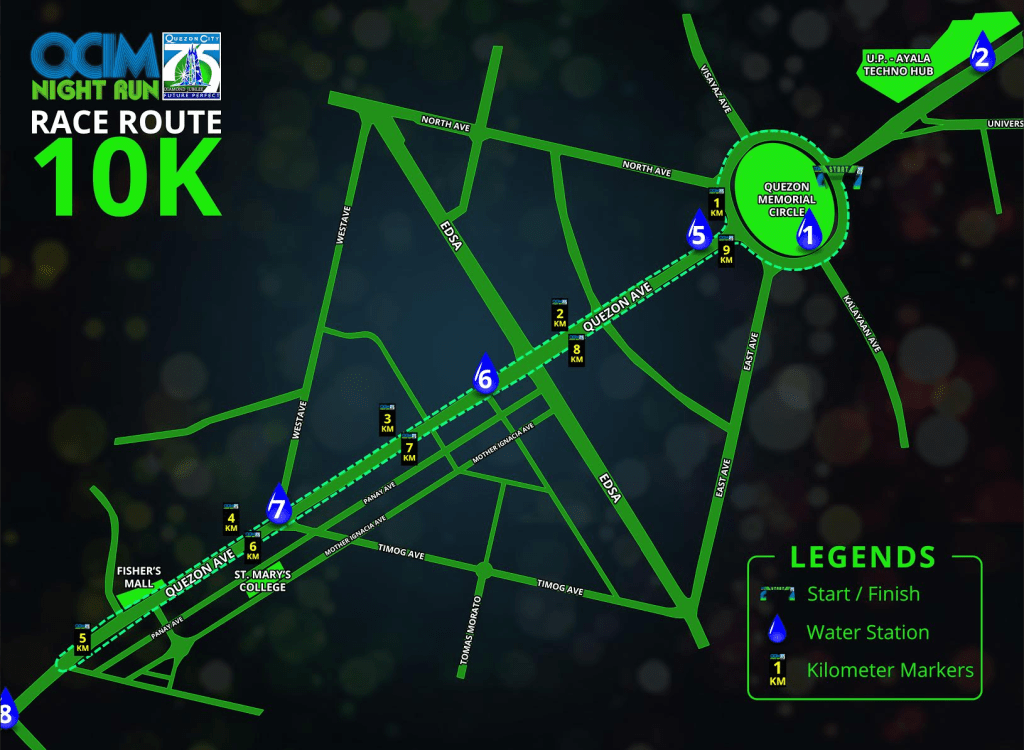Select water station 1 marker
Screen dimensions: 1024x750
[809, 230]
